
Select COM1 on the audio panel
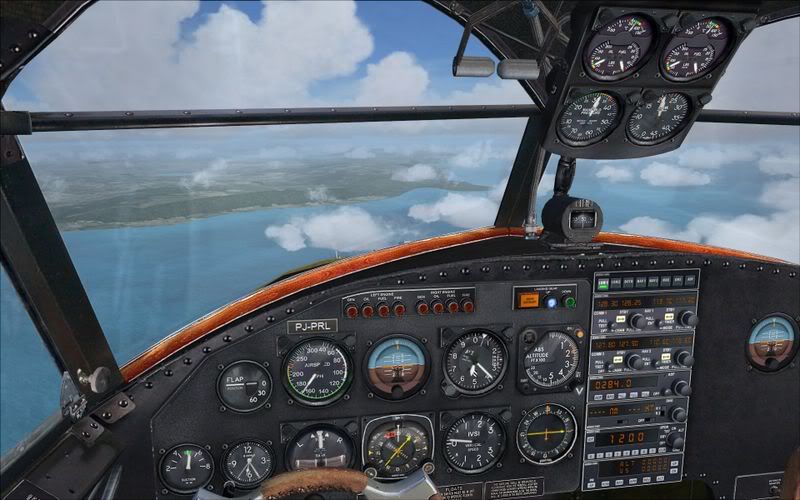click(x=604, y=283)
